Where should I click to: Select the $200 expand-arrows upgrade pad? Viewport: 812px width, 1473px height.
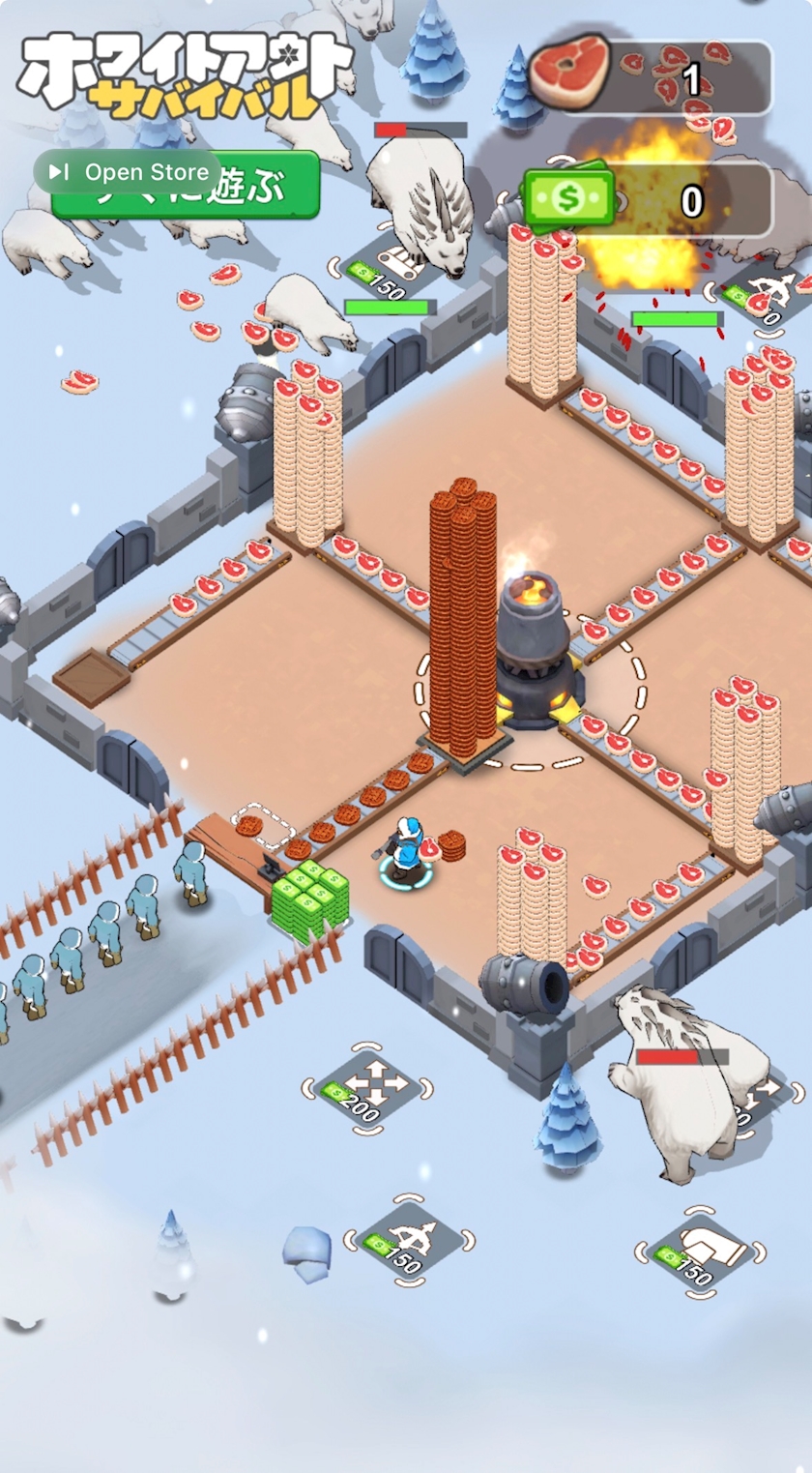[366, 1089]
